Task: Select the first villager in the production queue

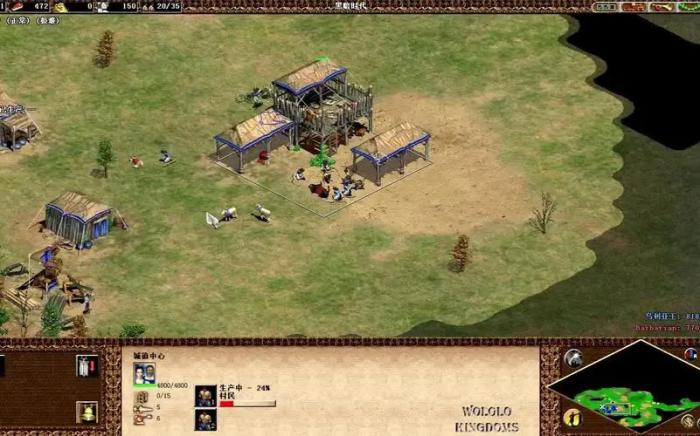Action: 206,396
